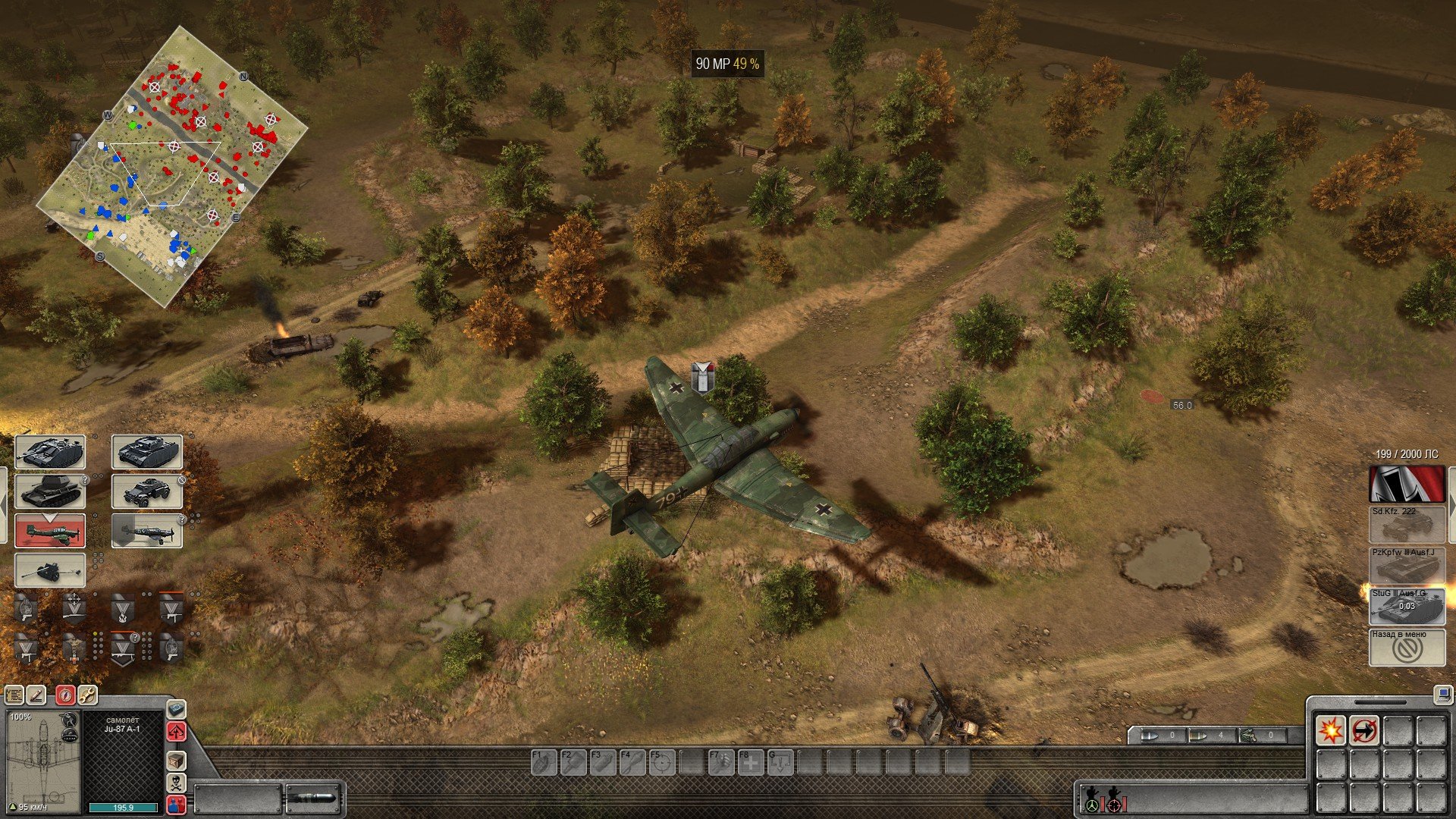Activate the explosion attack command
Screen dimensions: 1456x819
[x=1331, y=730]
